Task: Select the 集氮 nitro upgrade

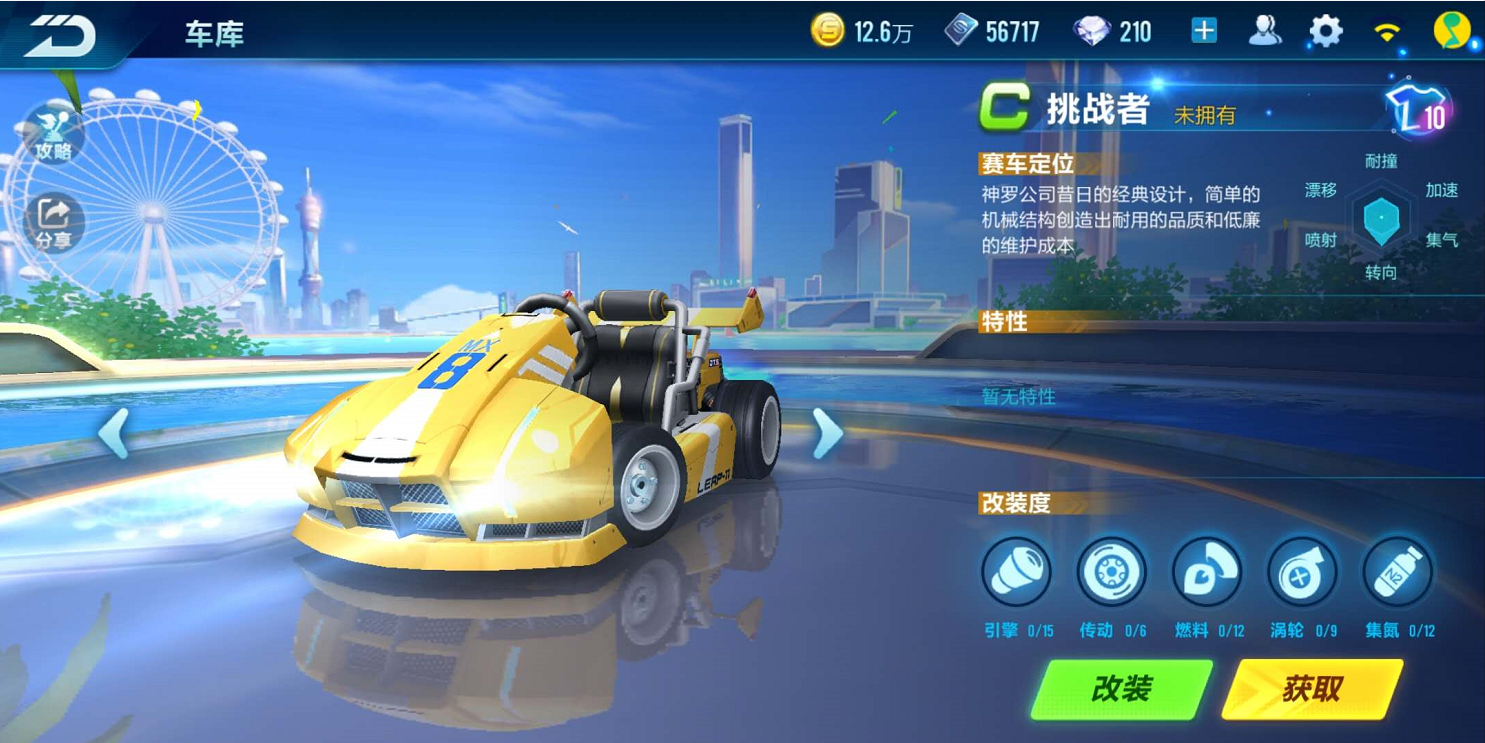Action: point(1397,573)
